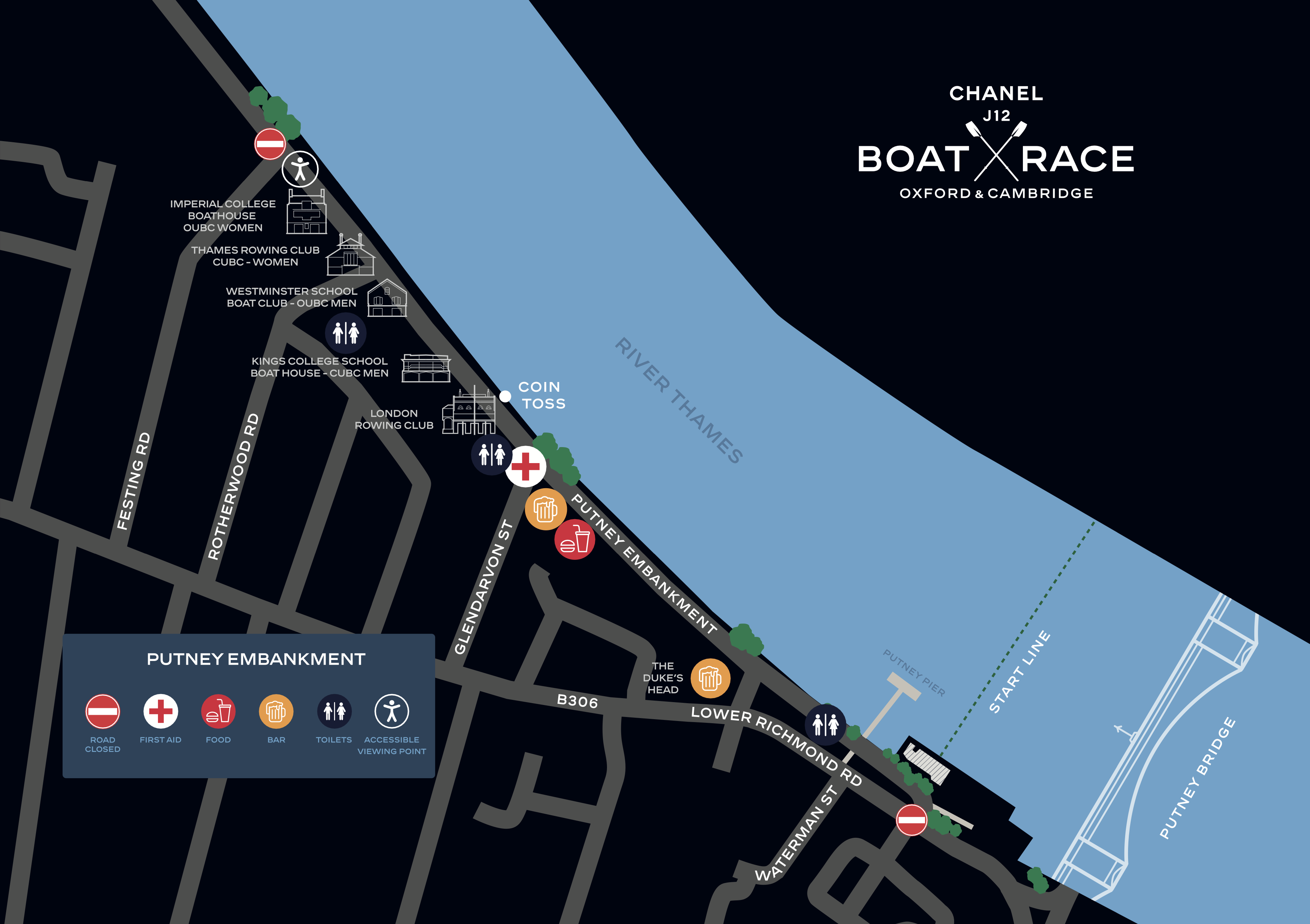
Task: Select the toilets marker near Putney Pier
Action: [826, 724]
